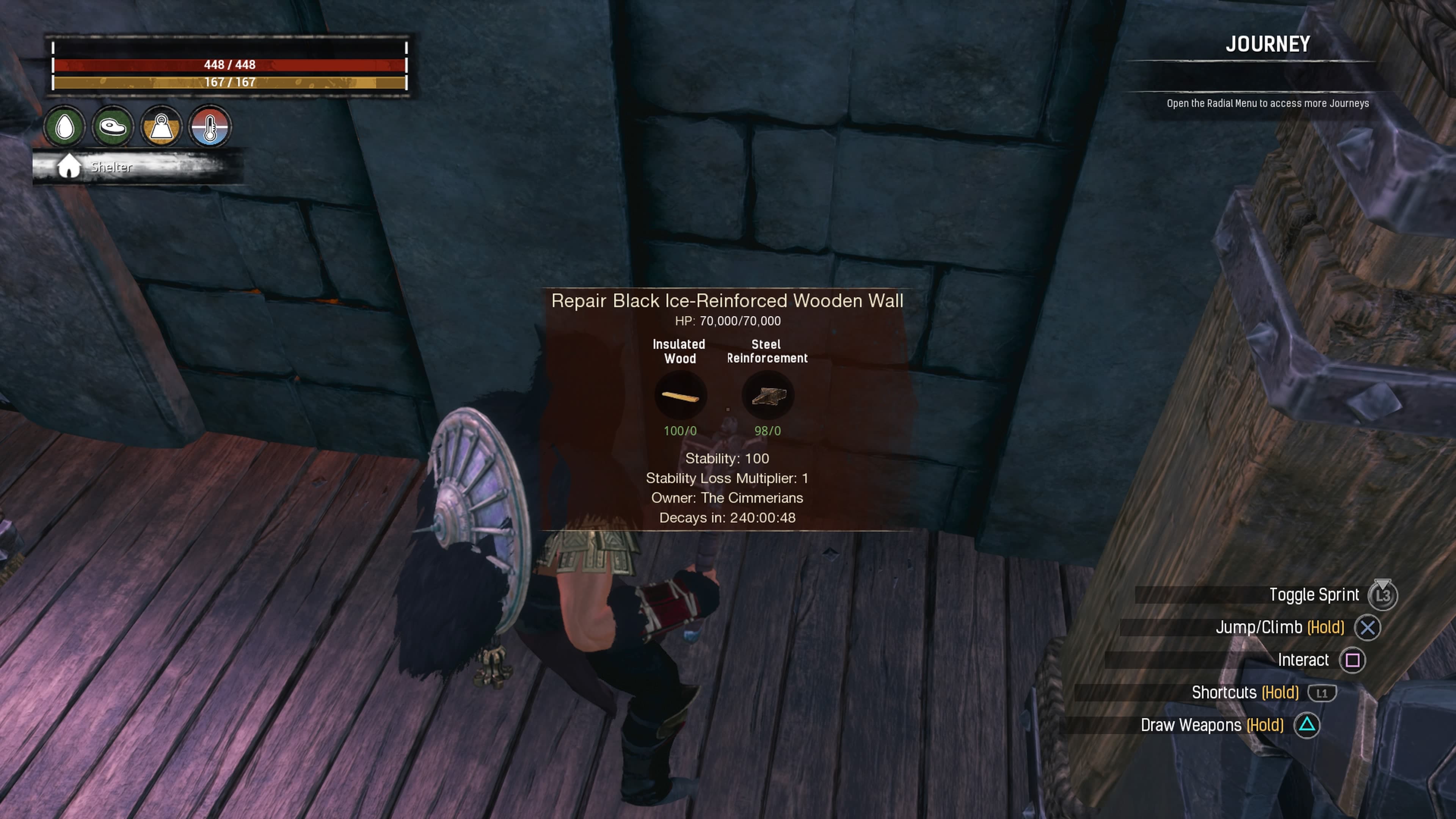Click the JOURNEY title heading
The width and height of the screenshot is (1456, 819).
point(1268,44)
